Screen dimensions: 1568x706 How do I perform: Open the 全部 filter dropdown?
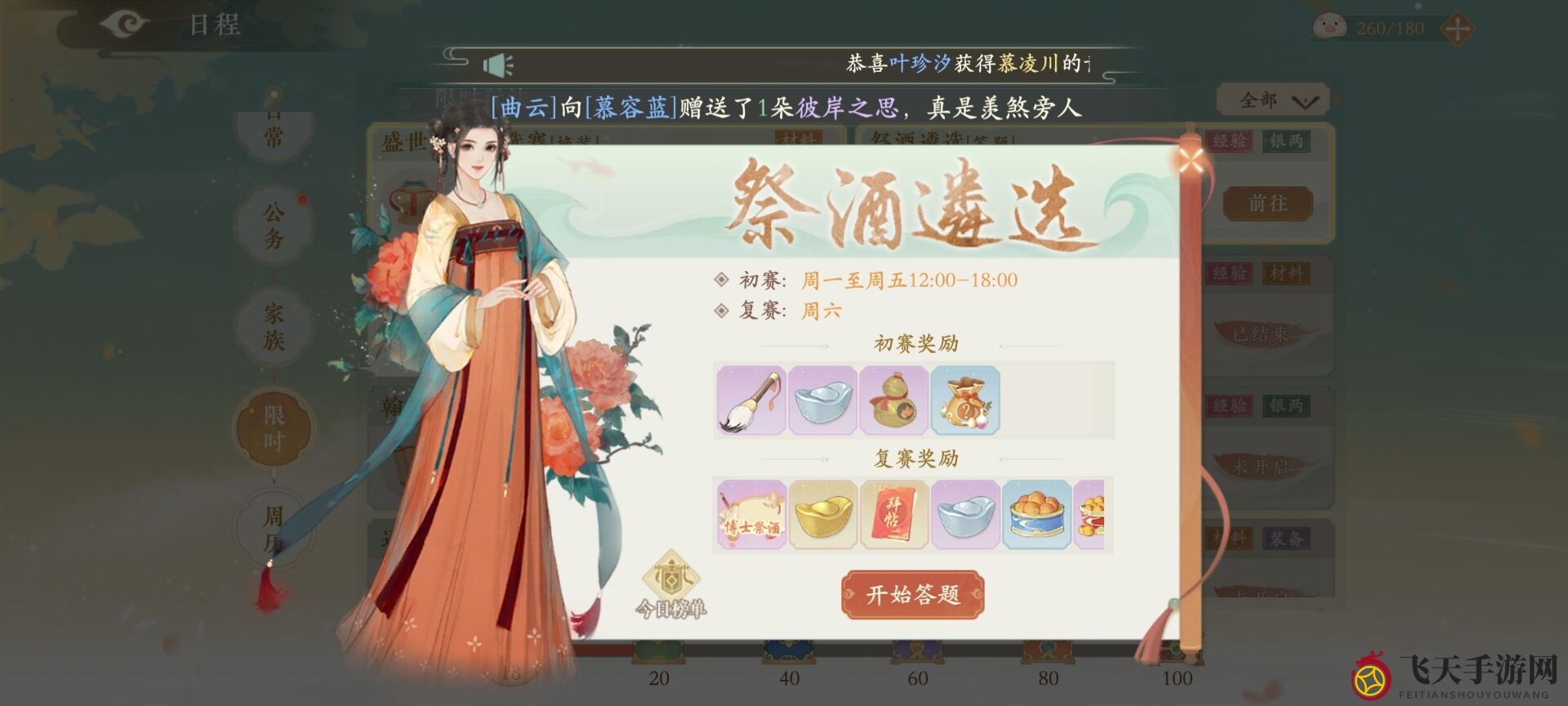(1272, 98)
